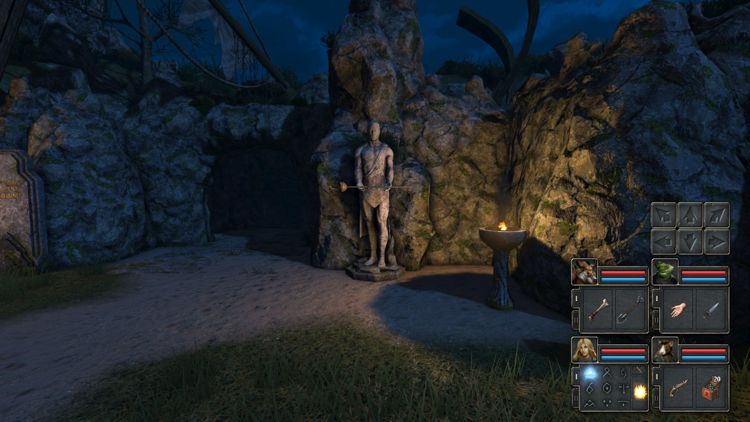The height and width of the screenshot is (422, 750).
Task: Select the blonde human champion's portrait
Action: tap(585, 350)
